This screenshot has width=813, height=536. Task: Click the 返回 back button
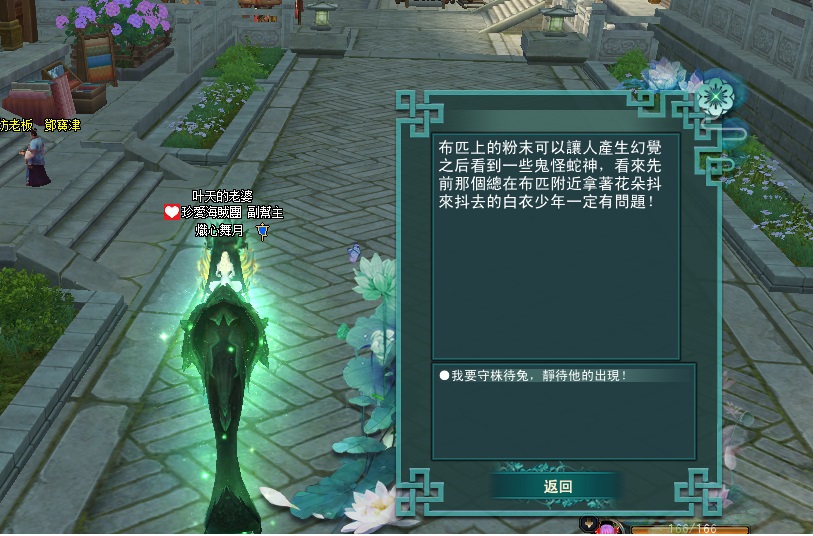pyautogui.click(x=557, y=487)
